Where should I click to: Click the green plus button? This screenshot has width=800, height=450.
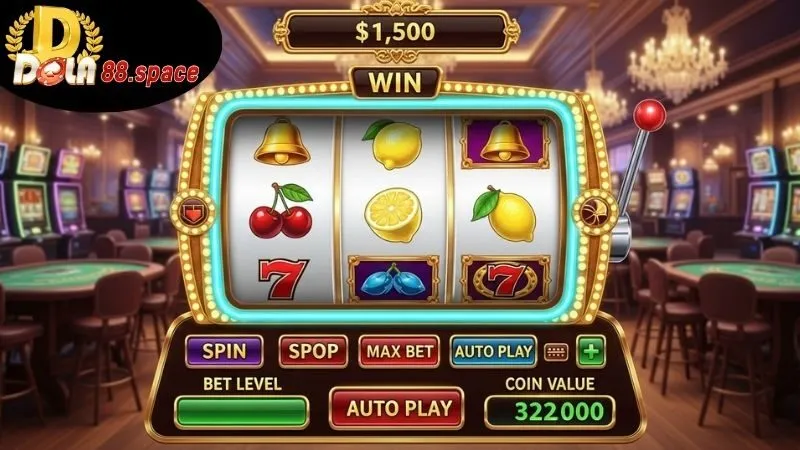point(593,351)
